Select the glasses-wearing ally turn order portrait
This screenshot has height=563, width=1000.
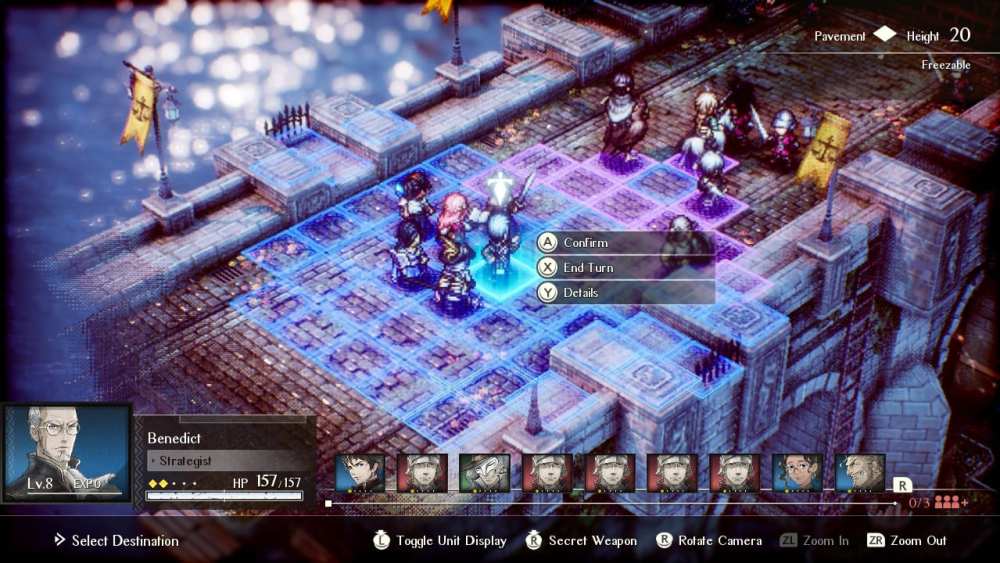click(797, 473)
